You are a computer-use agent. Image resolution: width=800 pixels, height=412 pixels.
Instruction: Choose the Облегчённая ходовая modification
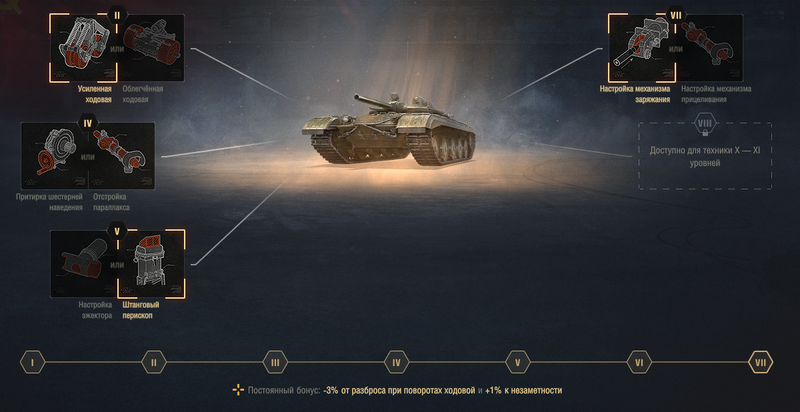(151, 47)
